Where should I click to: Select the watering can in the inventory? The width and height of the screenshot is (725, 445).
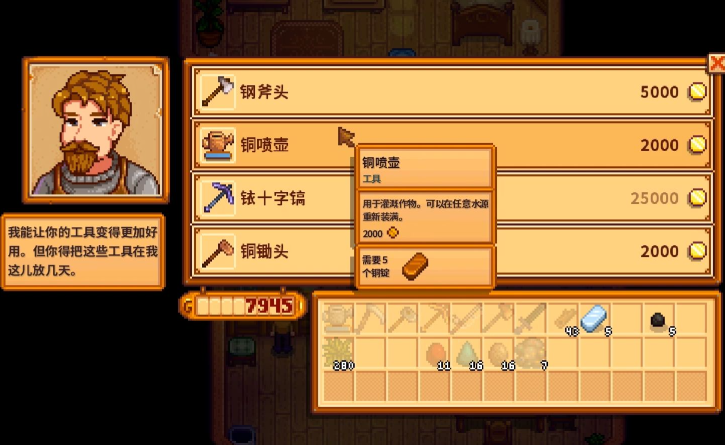[338, 320]
